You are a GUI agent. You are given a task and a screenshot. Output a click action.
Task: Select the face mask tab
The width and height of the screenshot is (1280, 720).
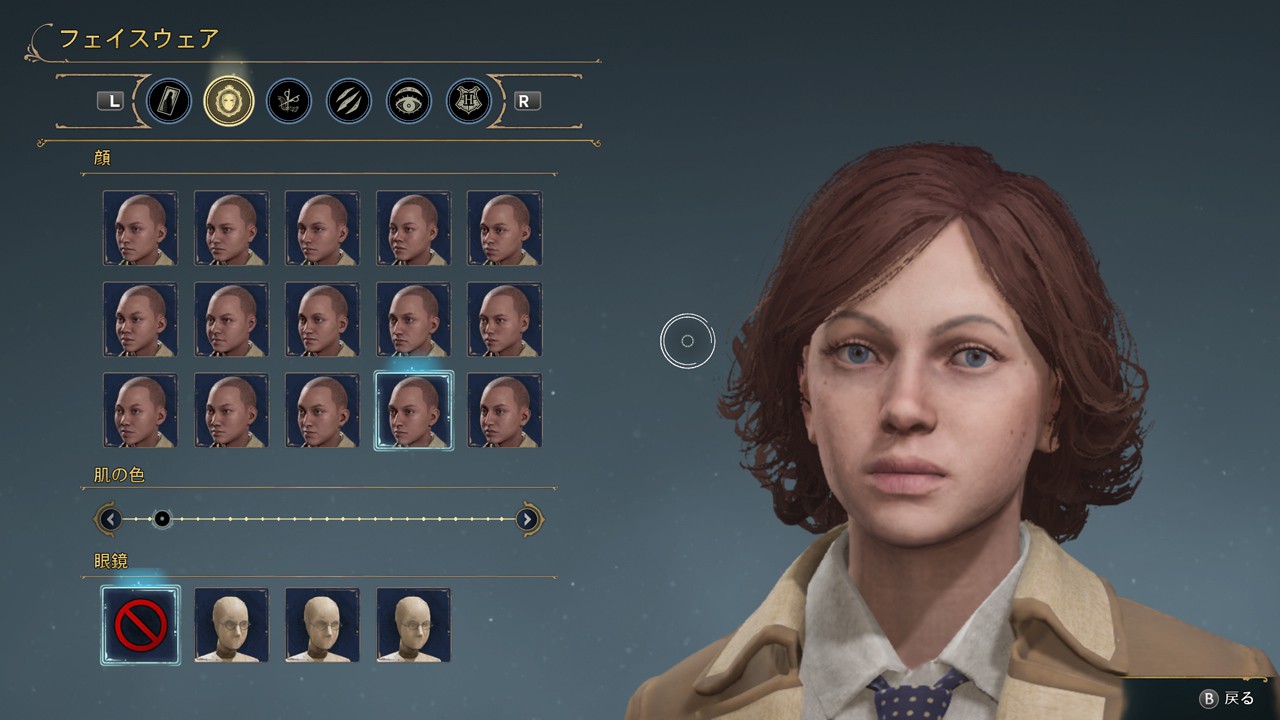[x=229, y=101]
